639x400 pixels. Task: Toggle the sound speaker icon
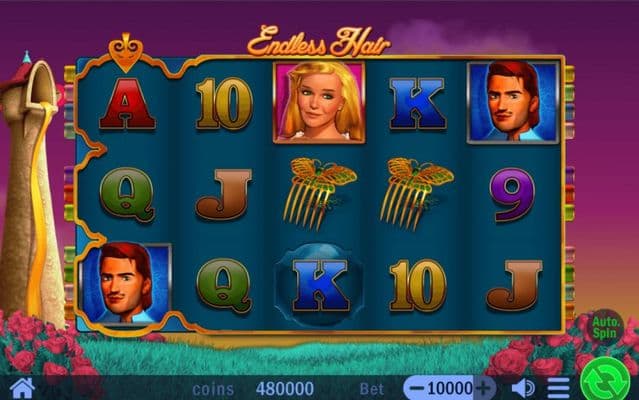point(523,388)
